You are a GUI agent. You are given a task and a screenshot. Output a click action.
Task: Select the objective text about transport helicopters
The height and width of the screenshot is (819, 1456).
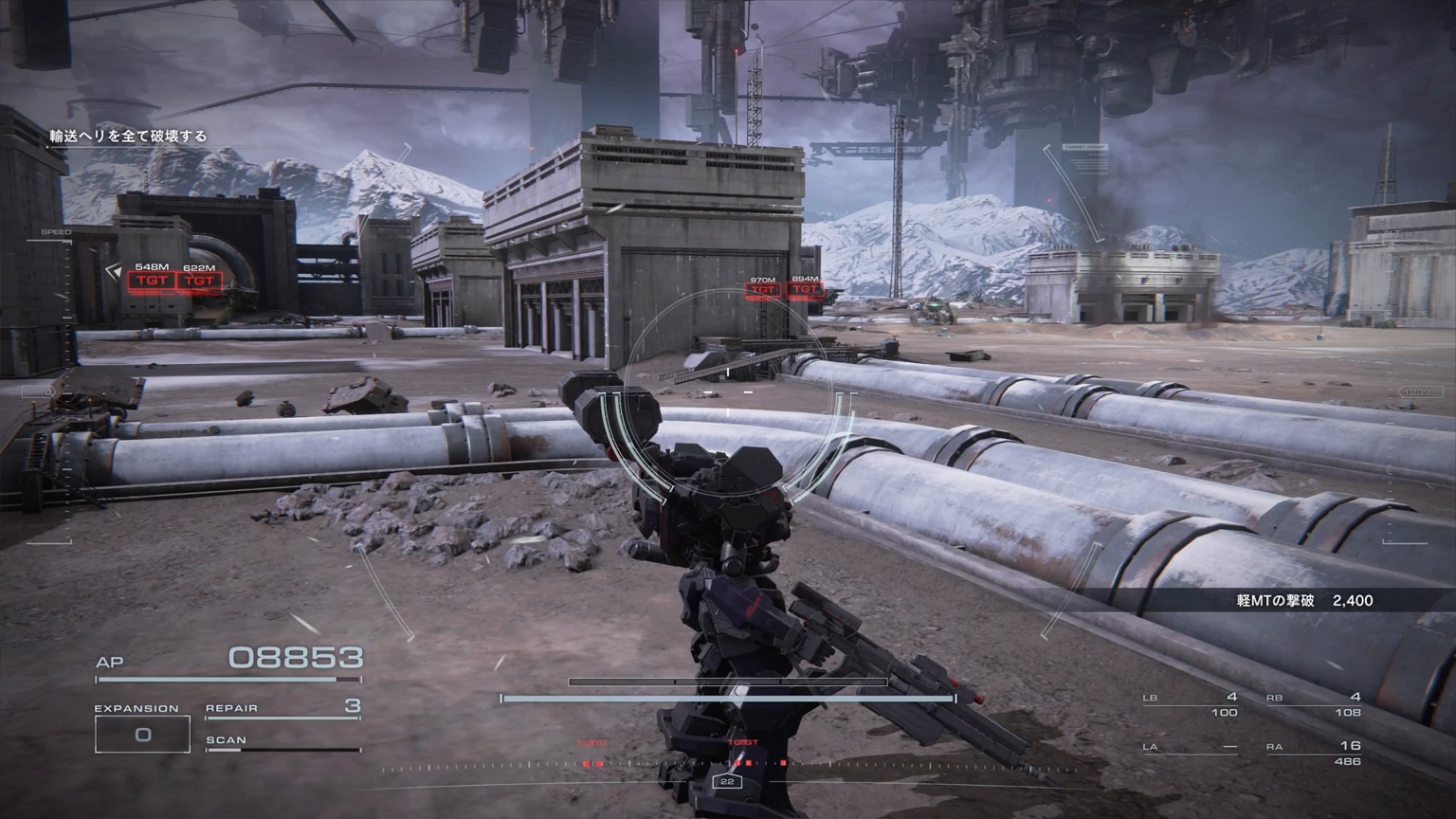click(129, 136)
